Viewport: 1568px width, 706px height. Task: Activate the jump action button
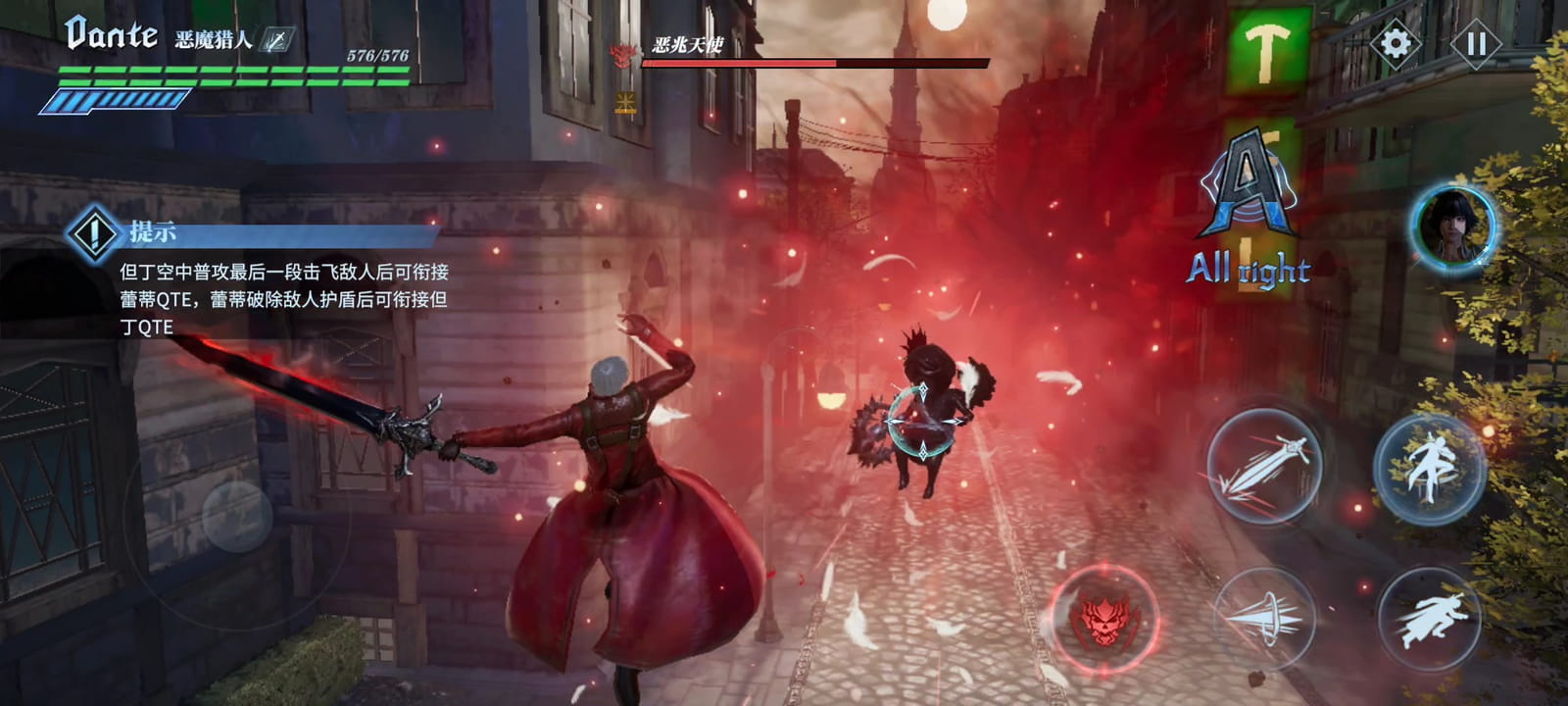(1430, 468)
